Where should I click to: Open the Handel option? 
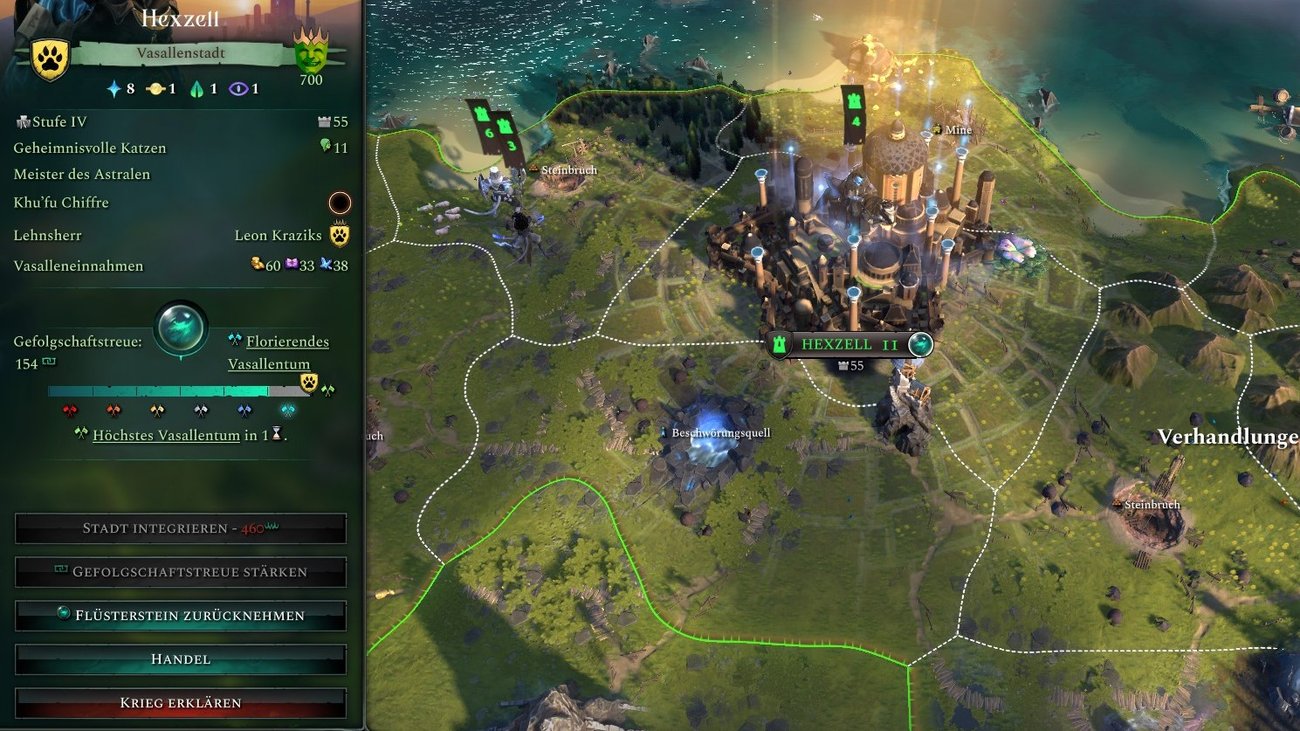click(x=180, y=659)
